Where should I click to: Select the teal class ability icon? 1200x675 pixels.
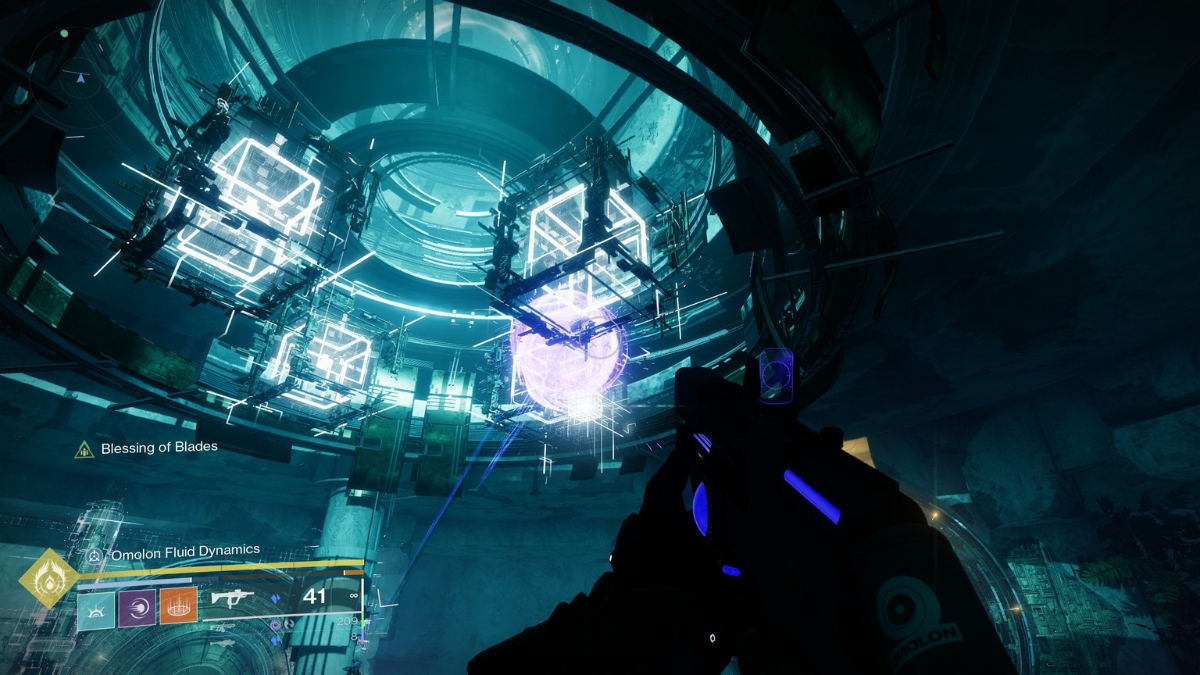pos(95,606)
